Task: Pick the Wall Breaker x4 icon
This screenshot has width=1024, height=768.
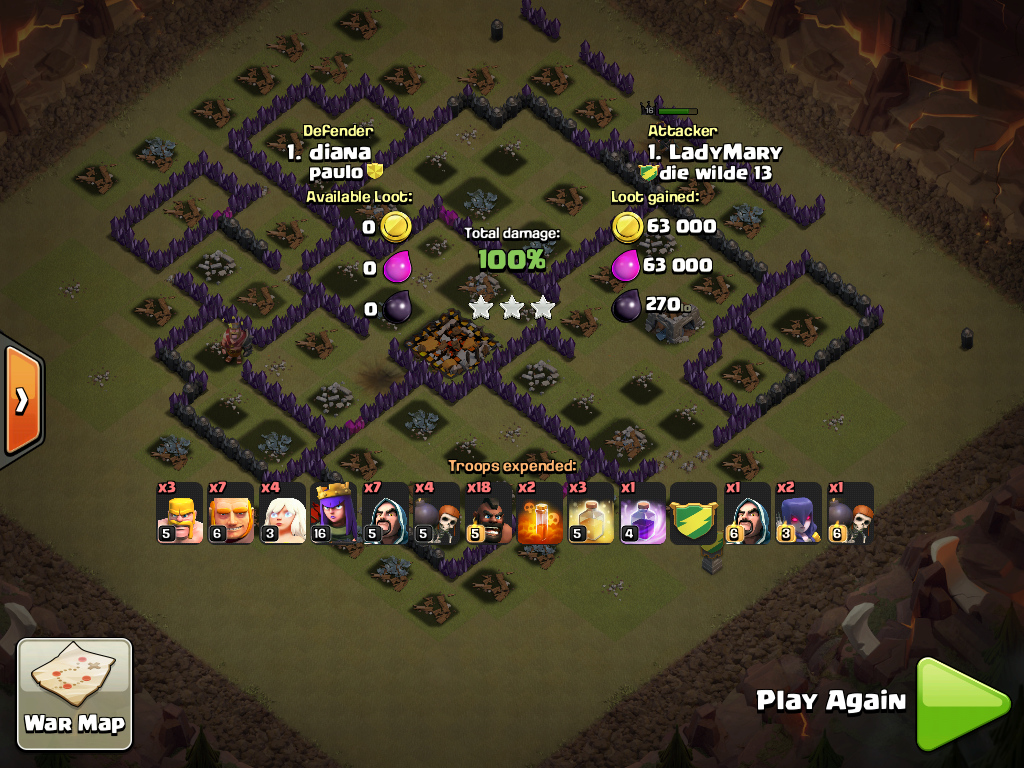Action: pyautogui.click(x=437, y=514)
